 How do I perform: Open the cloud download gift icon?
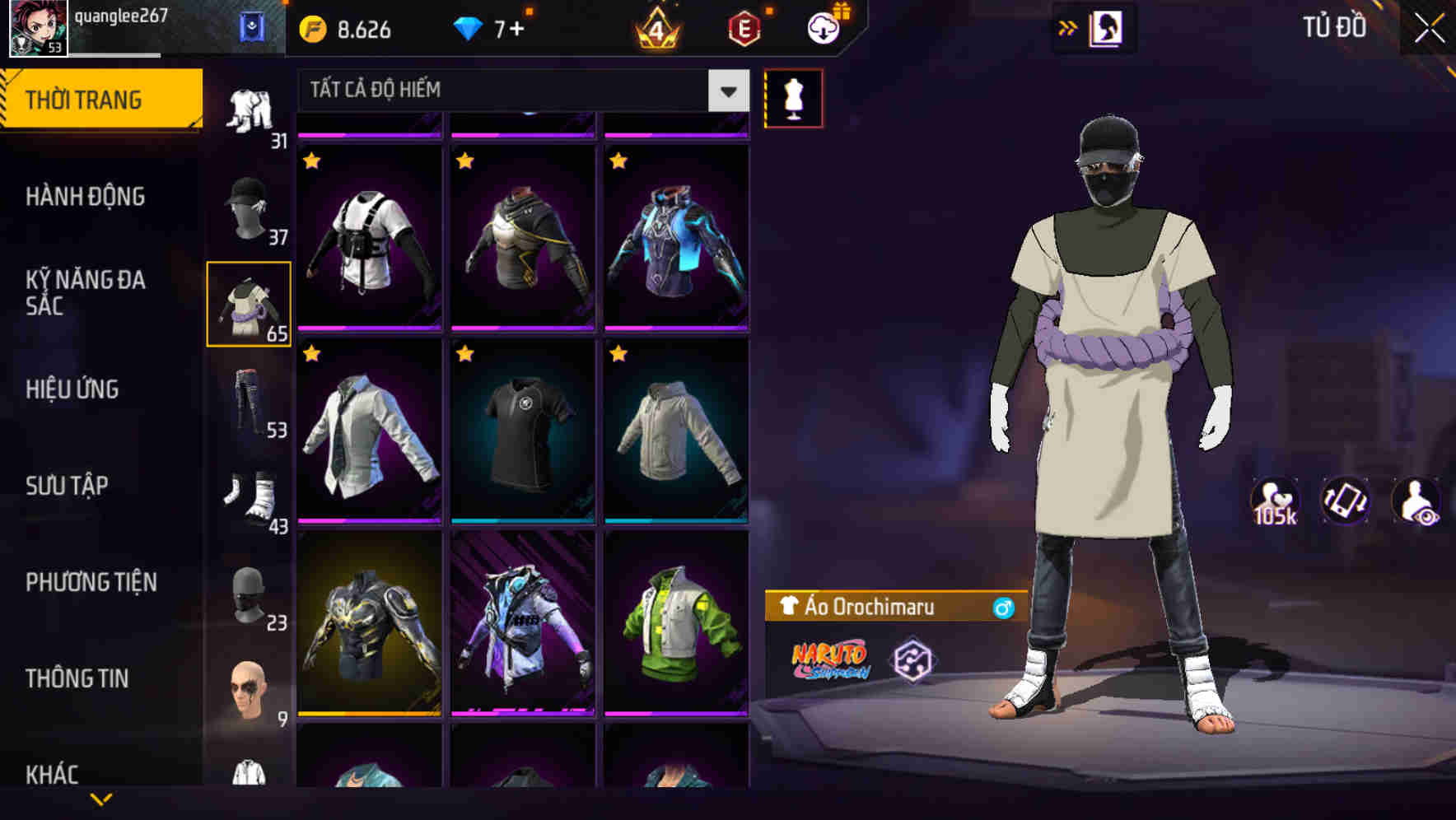pyautogui.click(x=821, y=27)
